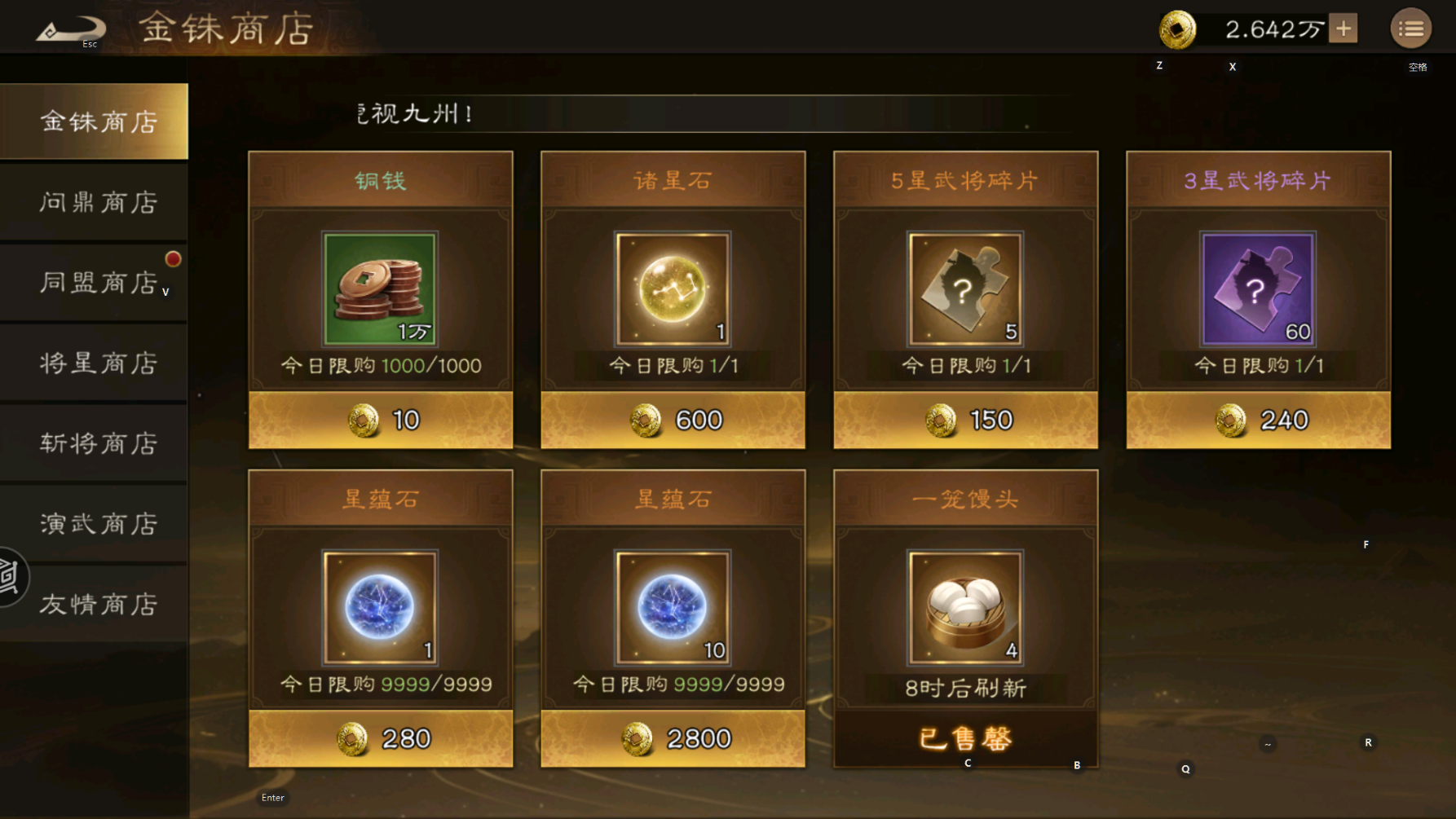Toggle selection of the 10-pack 星蕴石 orb

(672, 607)
